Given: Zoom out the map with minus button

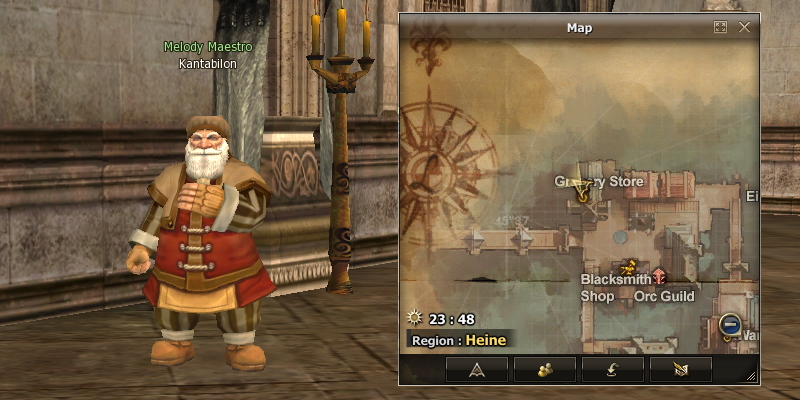Looking at the screenshot, I should point(730,325).
